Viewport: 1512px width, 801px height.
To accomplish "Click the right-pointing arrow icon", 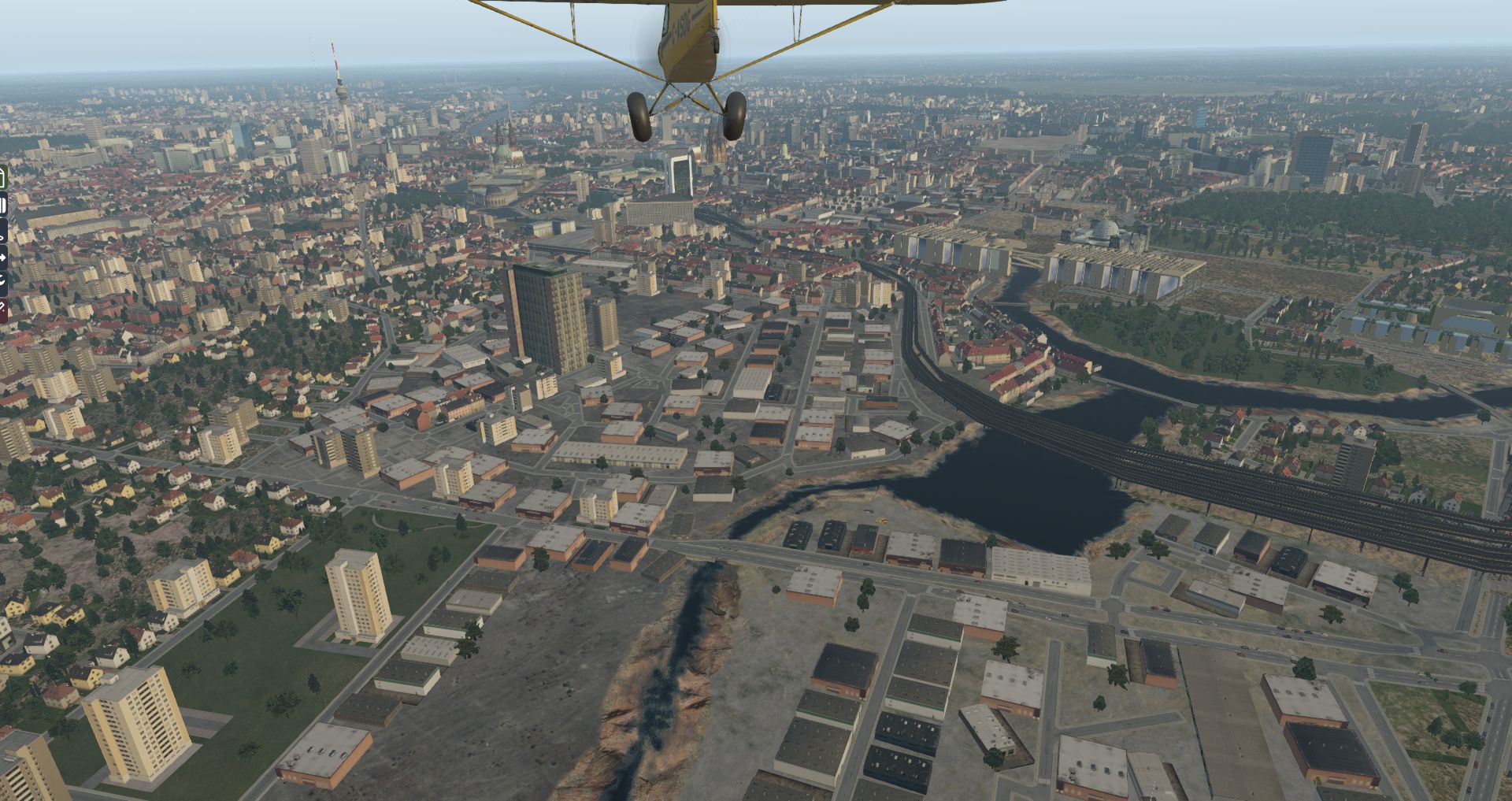I will pos(2,257).
